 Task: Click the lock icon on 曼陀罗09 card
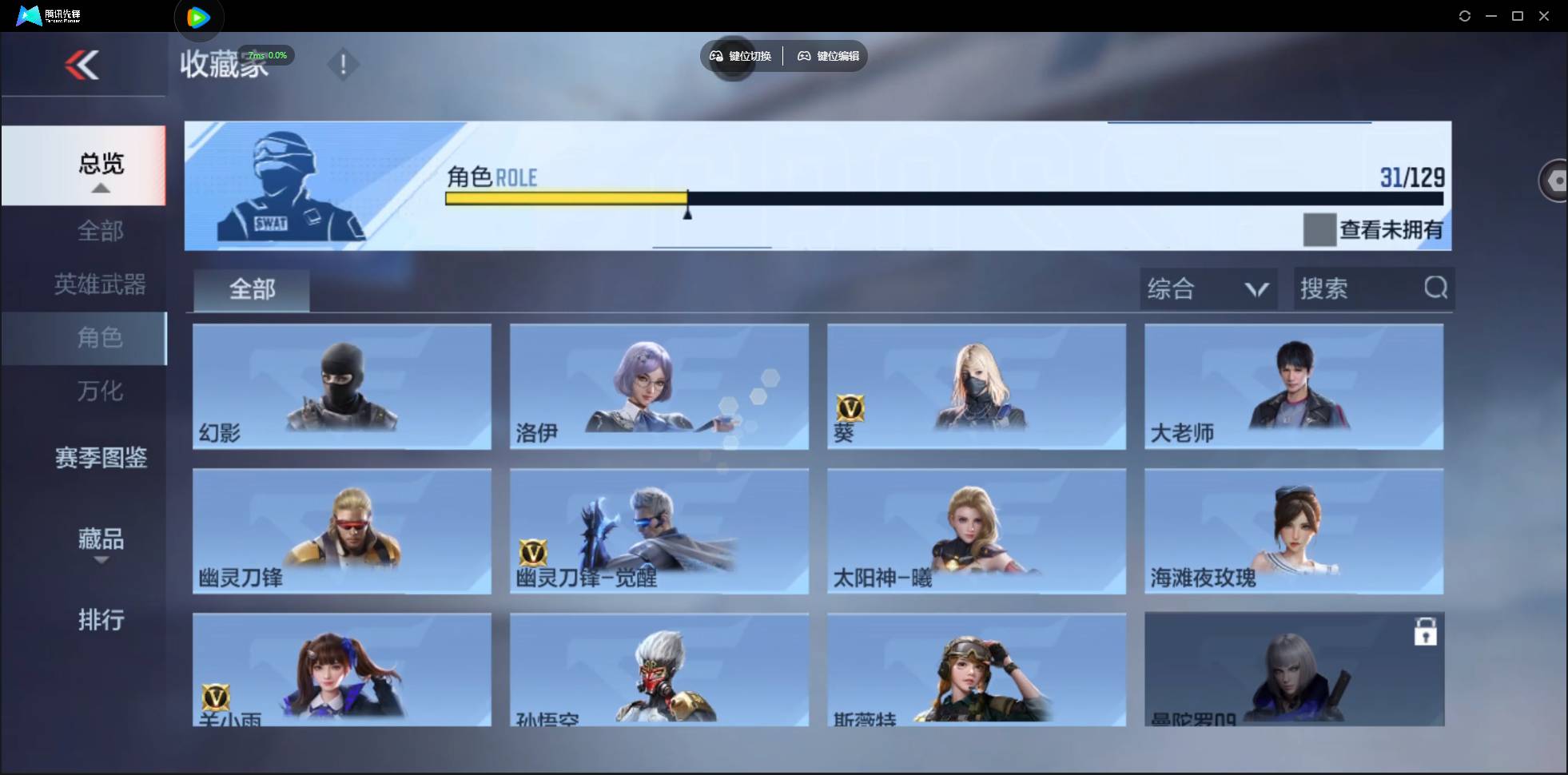(1427, 631)
